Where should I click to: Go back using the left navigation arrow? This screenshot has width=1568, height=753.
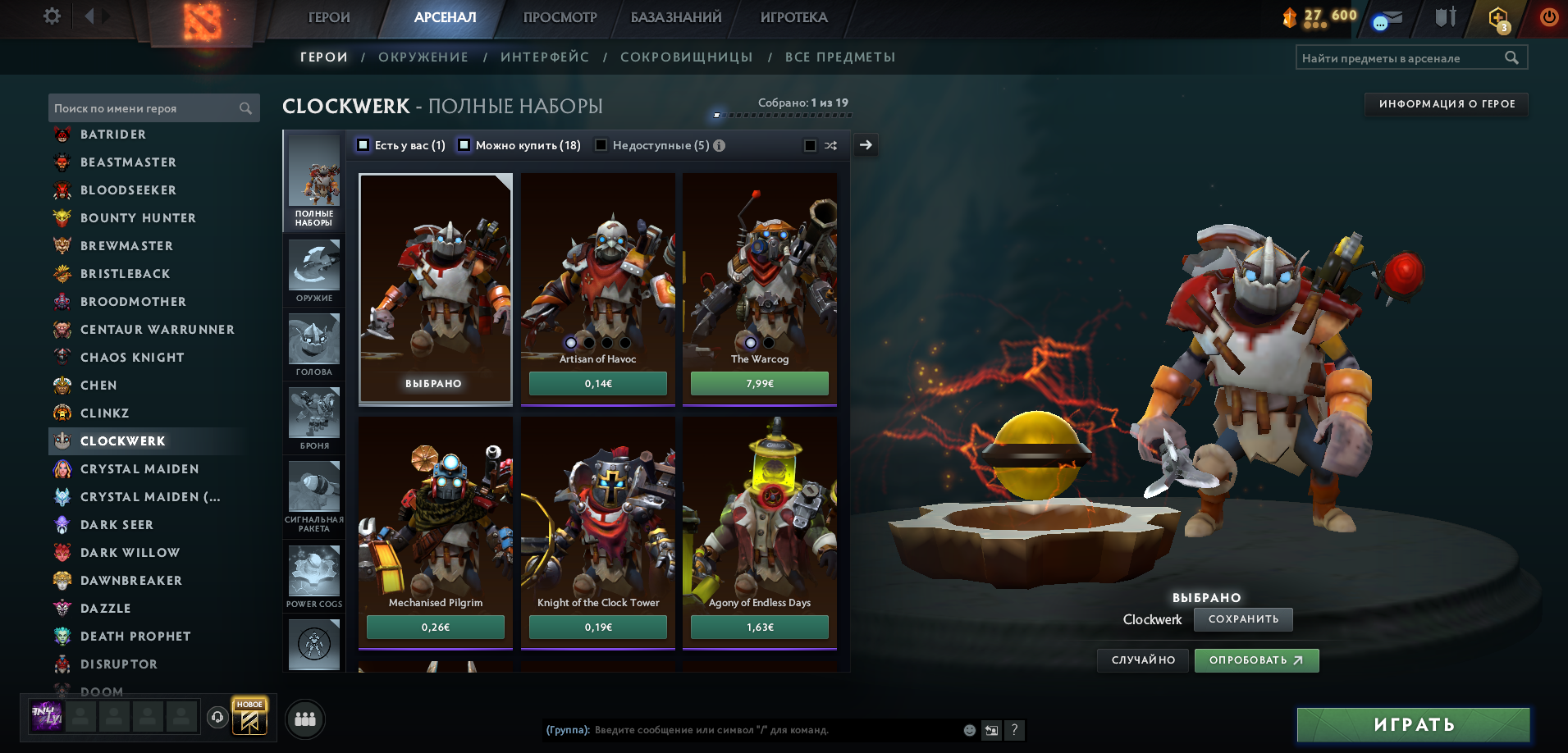pos(89,14)
